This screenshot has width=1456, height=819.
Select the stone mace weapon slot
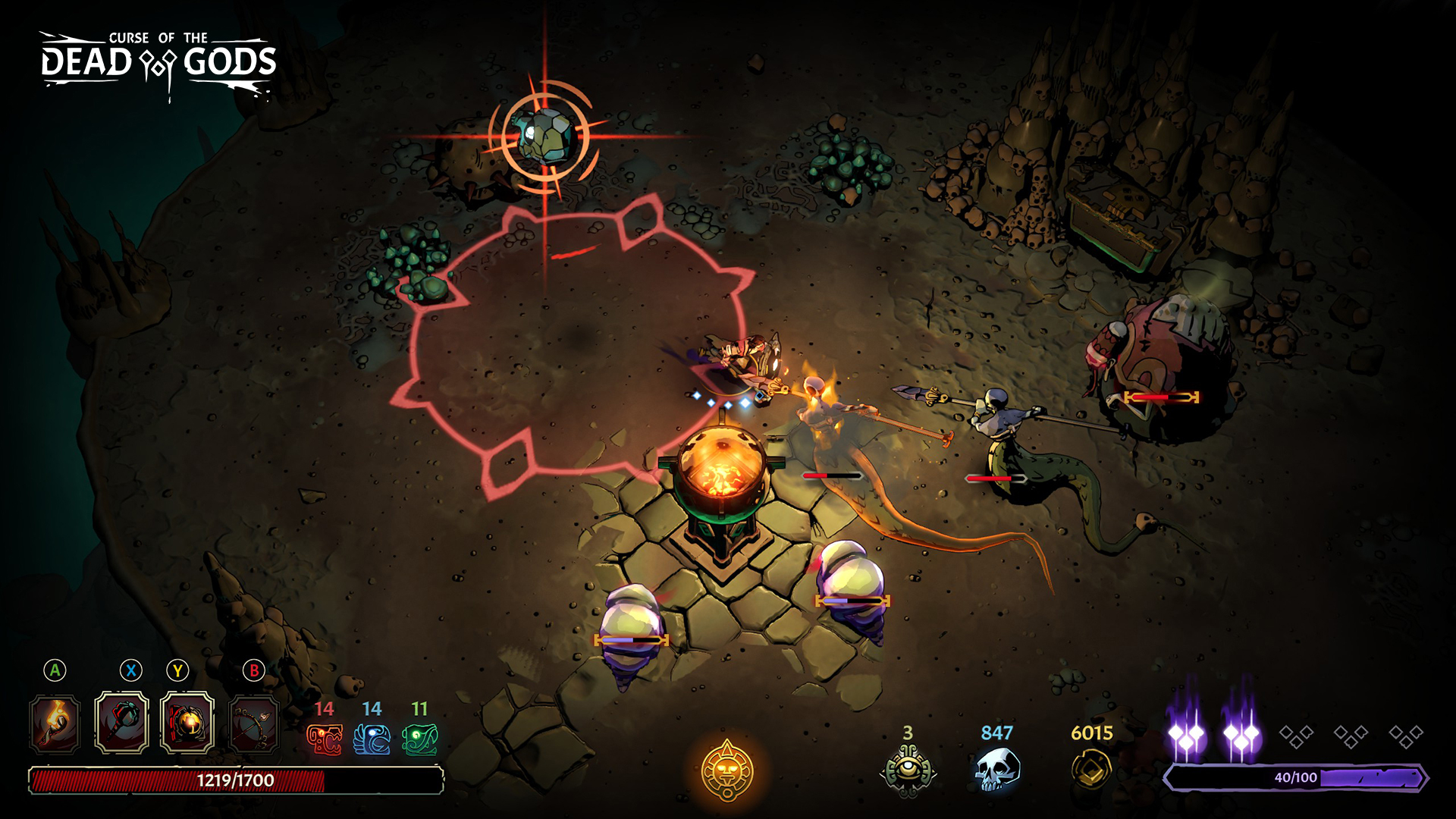pos(121,723)
